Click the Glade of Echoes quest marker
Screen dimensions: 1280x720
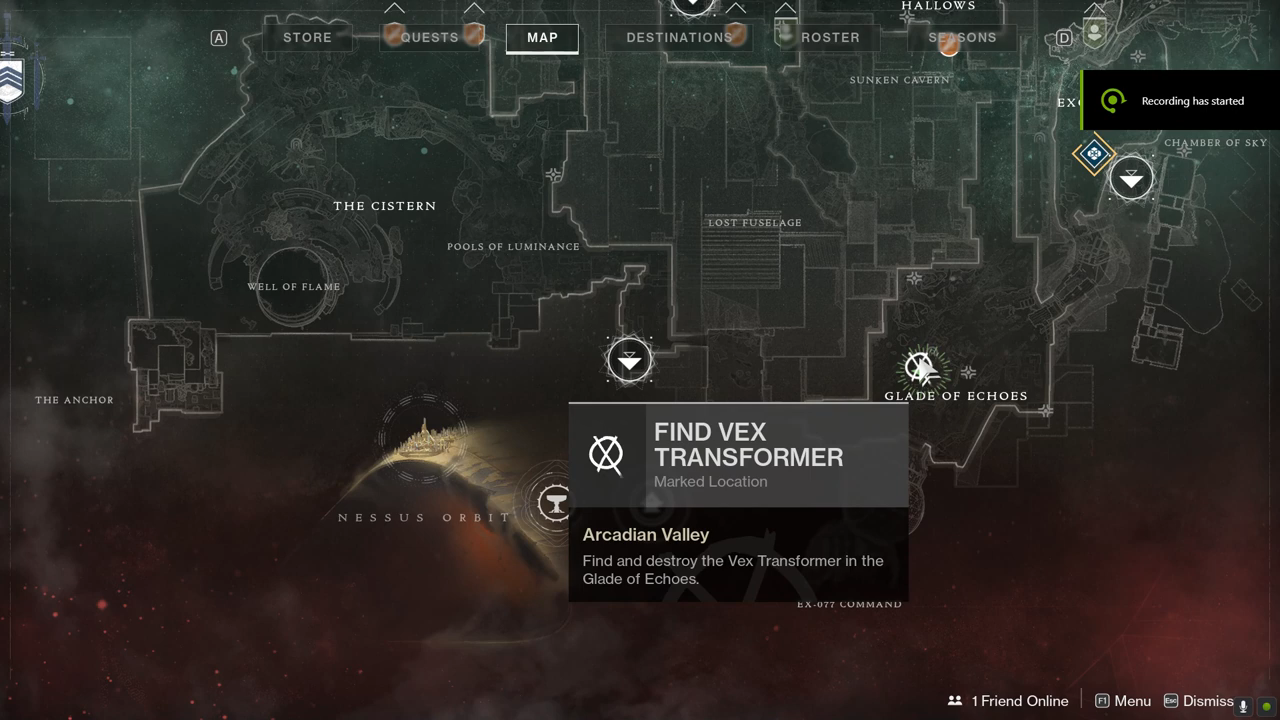(x=920, y=368)
